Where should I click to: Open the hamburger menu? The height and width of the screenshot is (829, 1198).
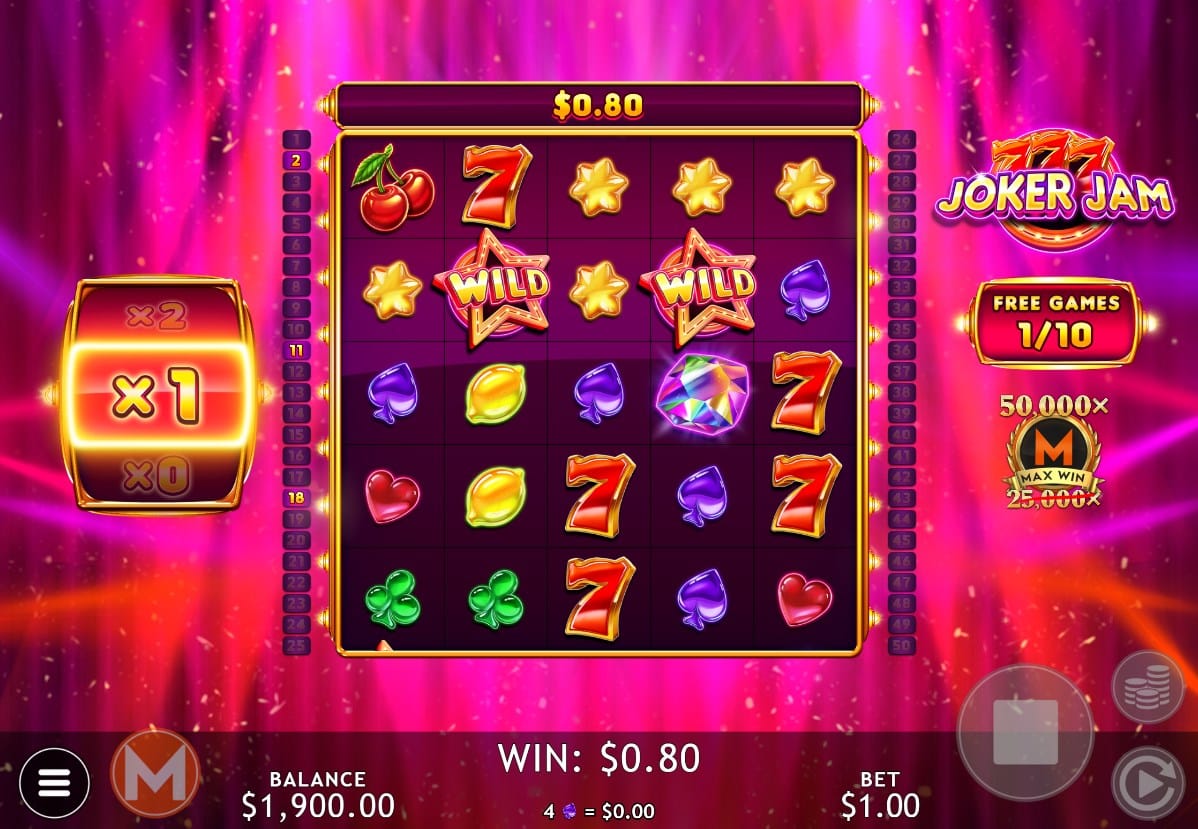point(54,782)
